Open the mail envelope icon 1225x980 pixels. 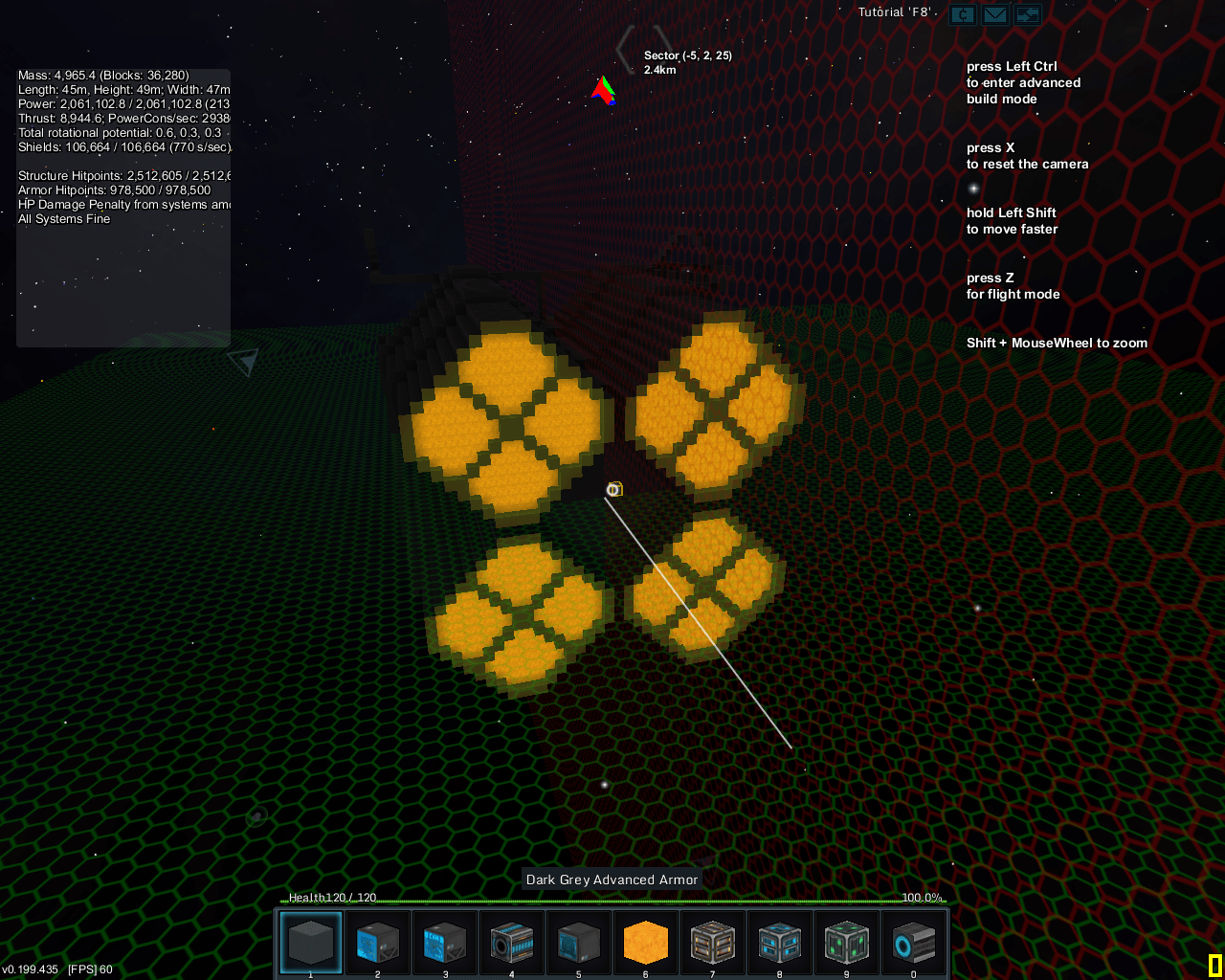pyautogui.click(x=995, y=14)
